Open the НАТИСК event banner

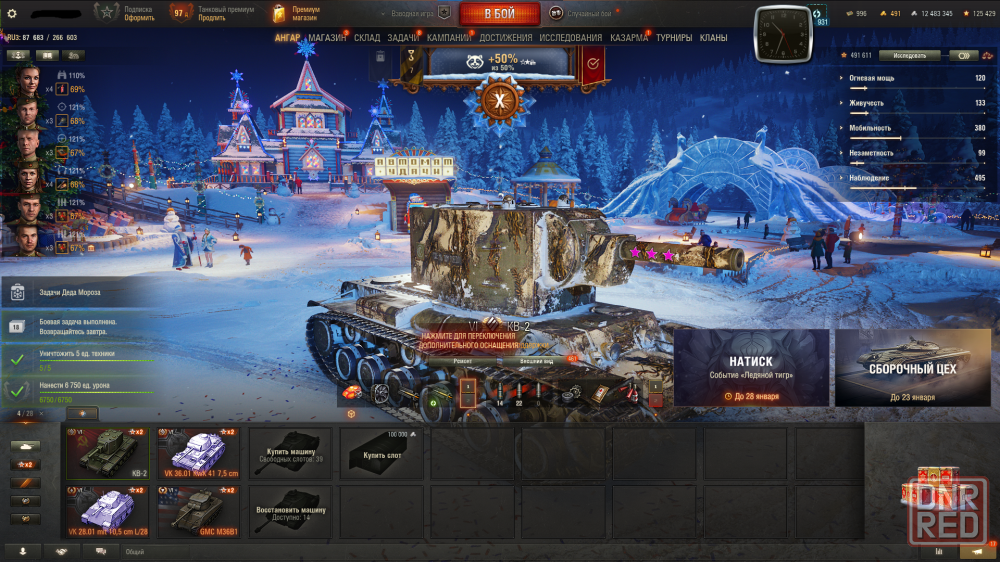pos(751,367)
